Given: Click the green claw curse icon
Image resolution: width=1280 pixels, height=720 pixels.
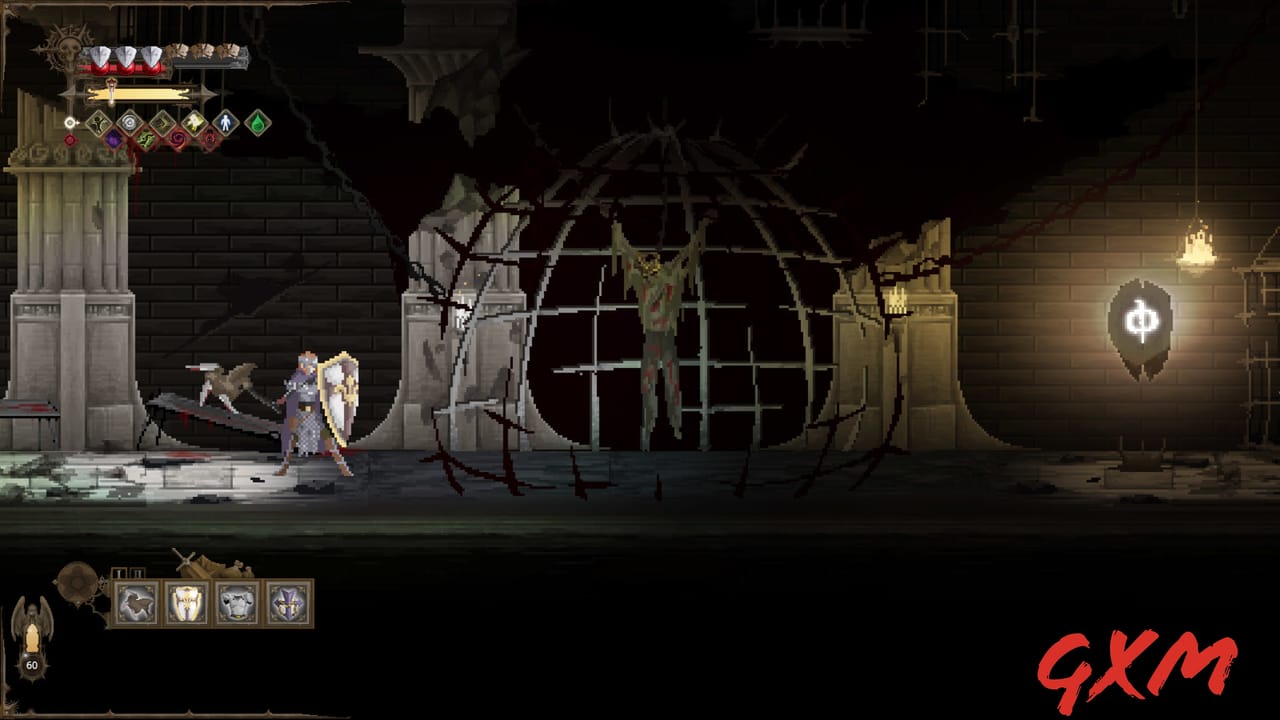Looking at the screenshot, I should click(146, 139).
